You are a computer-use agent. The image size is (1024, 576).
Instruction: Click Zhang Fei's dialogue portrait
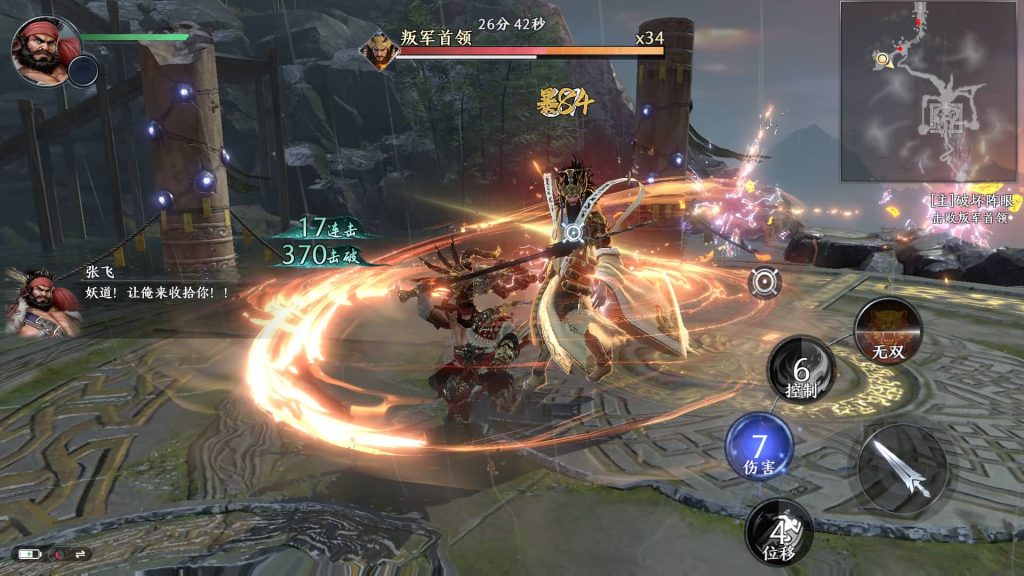41,302
